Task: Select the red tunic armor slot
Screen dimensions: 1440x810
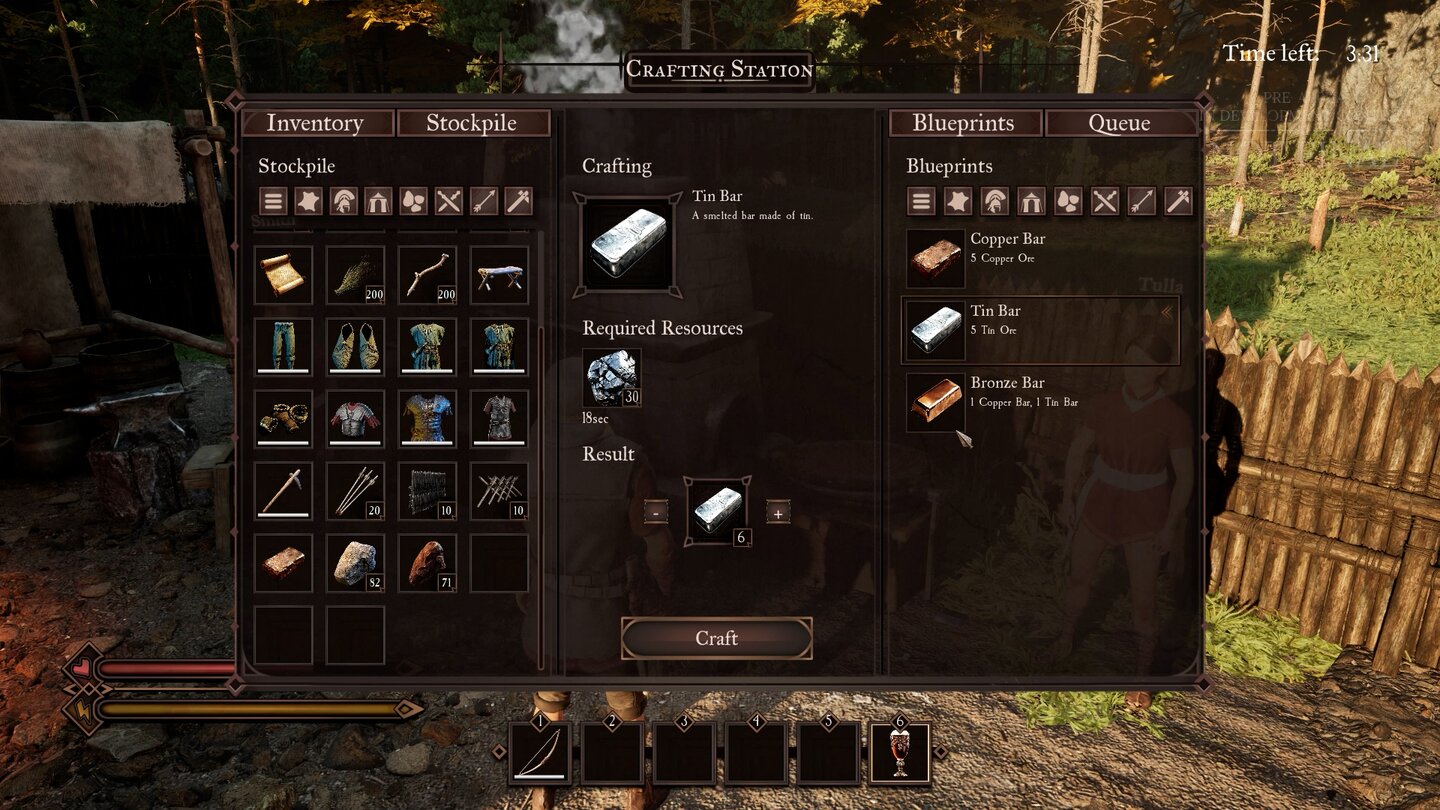Action: 355,418
